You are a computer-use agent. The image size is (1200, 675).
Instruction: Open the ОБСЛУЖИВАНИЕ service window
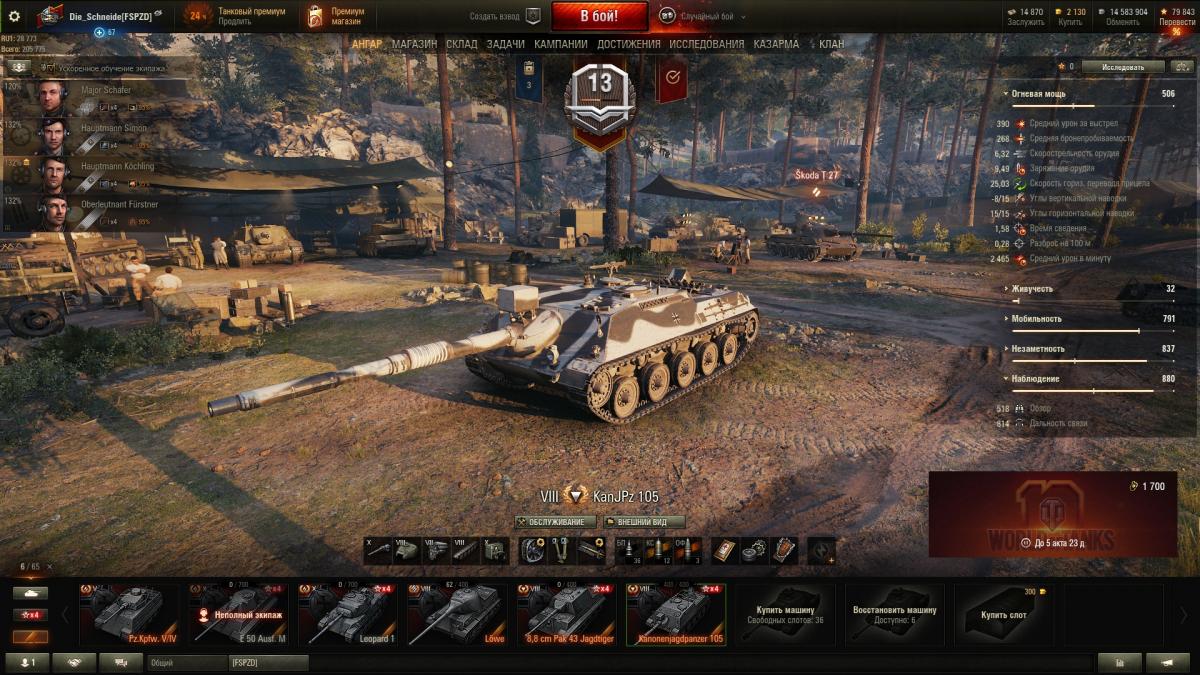tap(556, 522)
